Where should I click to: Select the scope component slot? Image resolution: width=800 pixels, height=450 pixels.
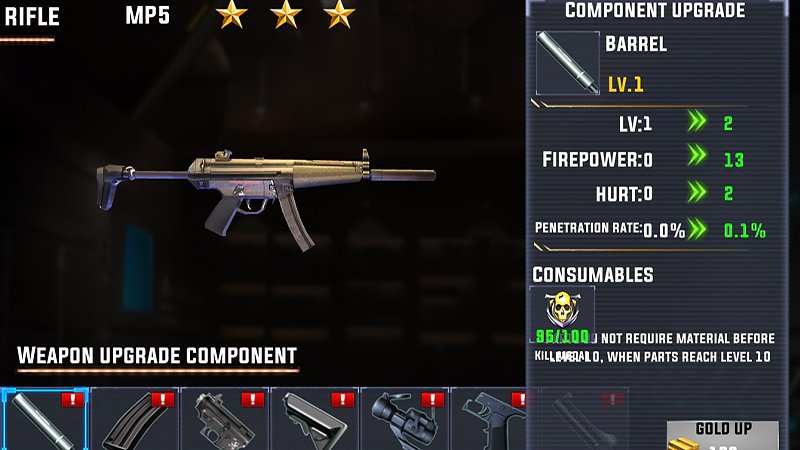tap(404, 420)
